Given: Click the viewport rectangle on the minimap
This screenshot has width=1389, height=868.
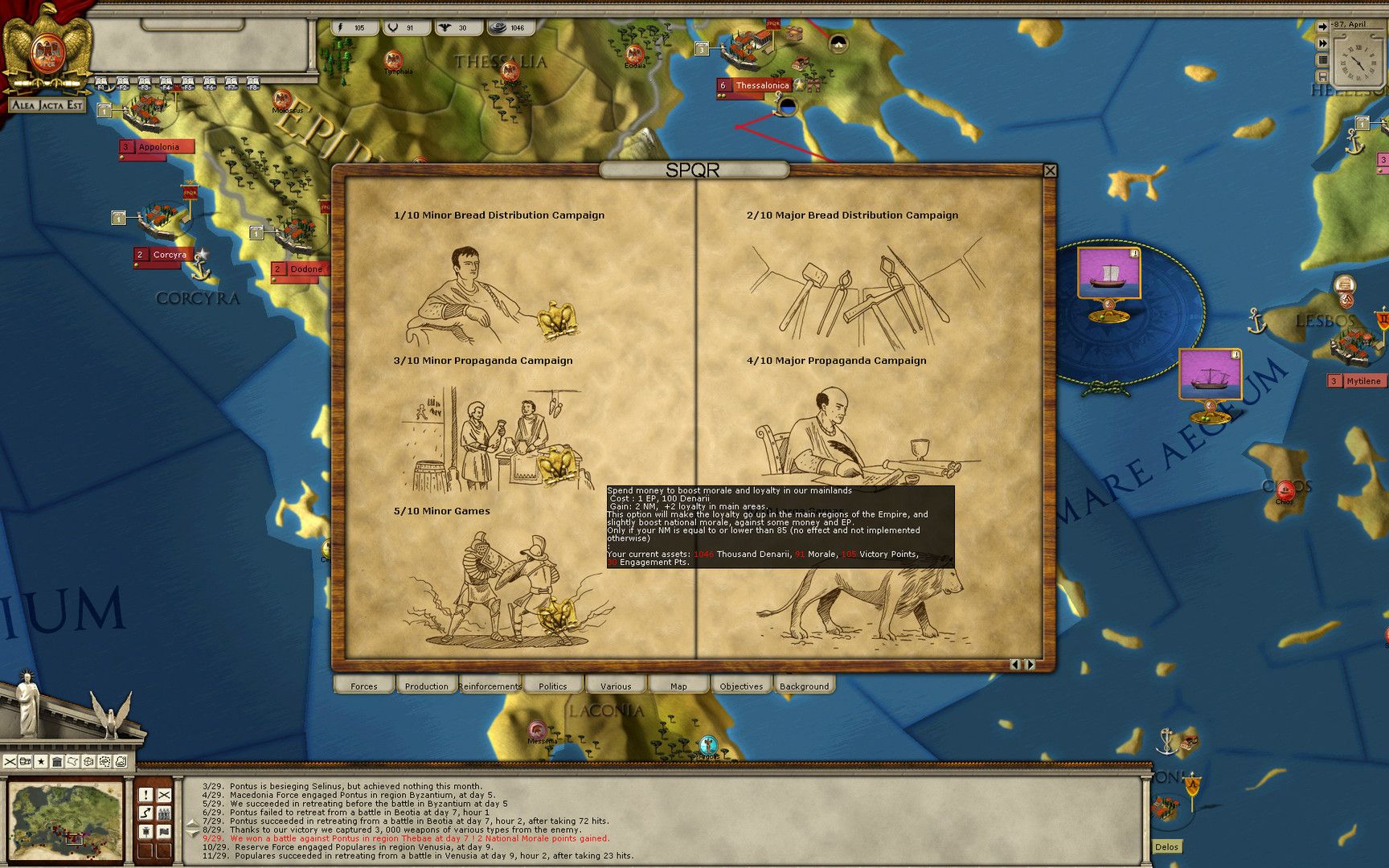Looking at the screenshot, I should [x=74, y=838].
